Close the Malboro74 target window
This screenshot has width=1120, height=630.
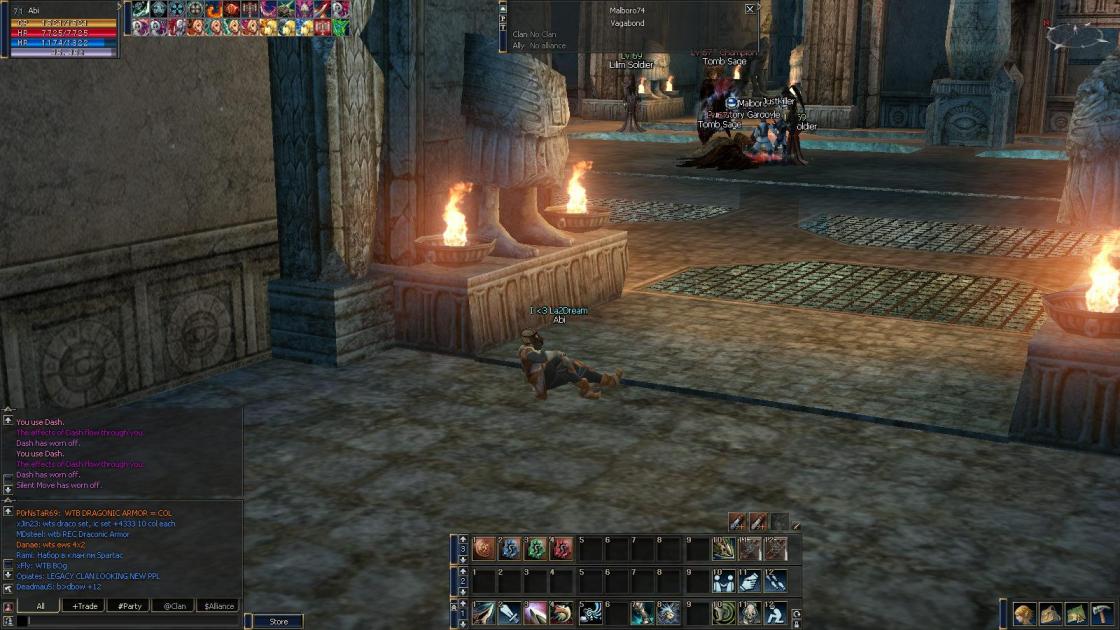[750, 9]
